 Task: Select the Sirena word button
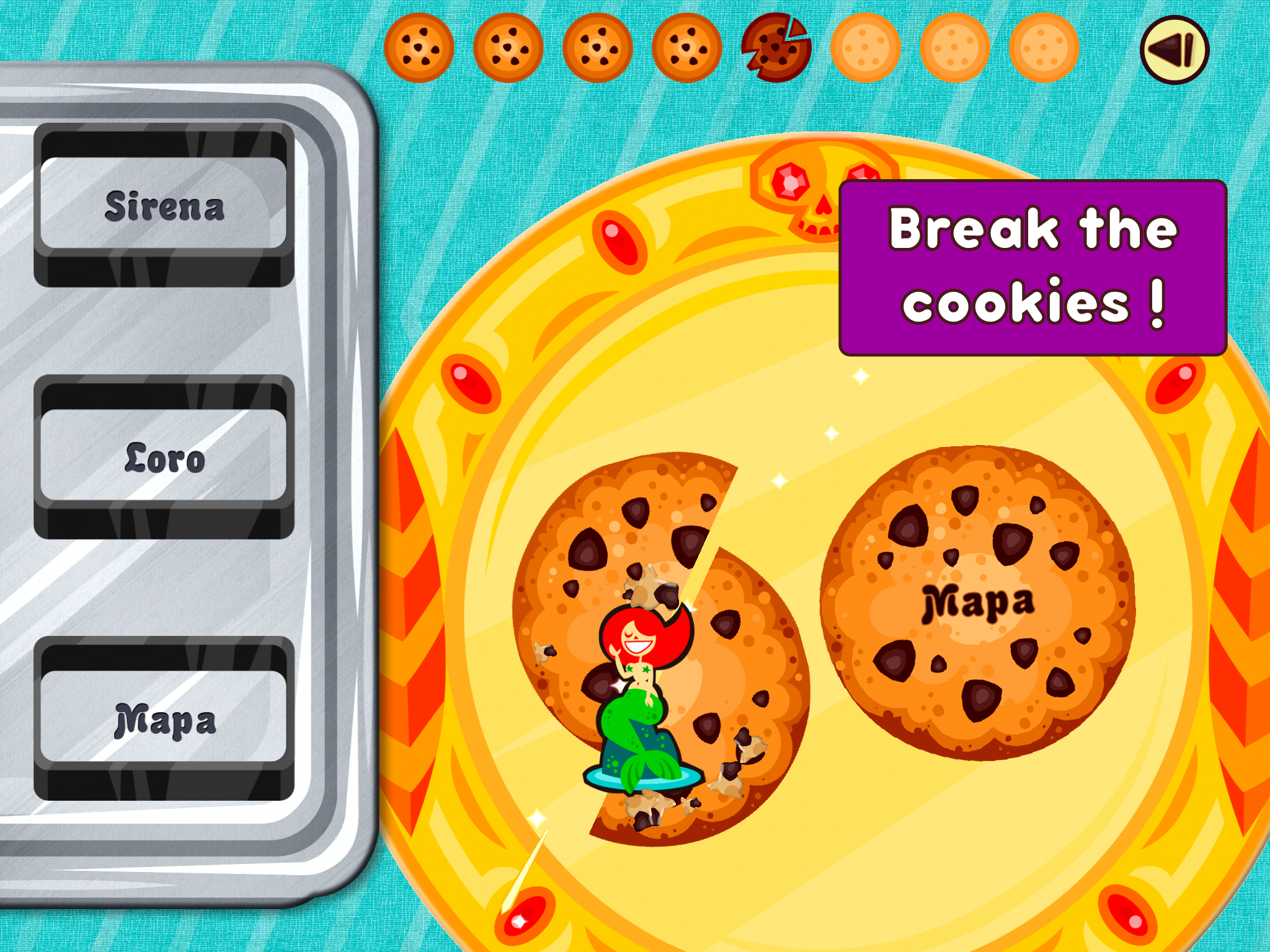164,205
